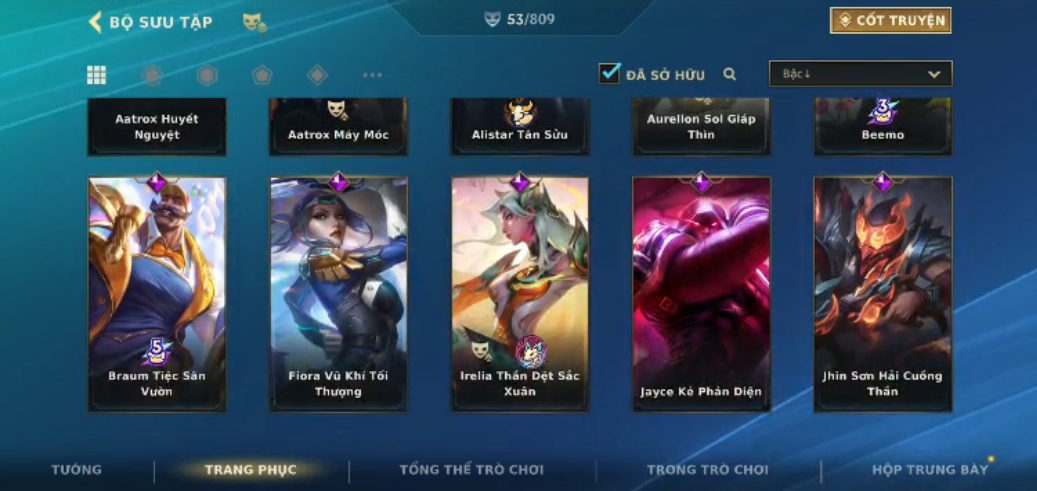1037x491 pixels.
Task: Choose the diamond rarity filter icon
Action: point(317,75)
